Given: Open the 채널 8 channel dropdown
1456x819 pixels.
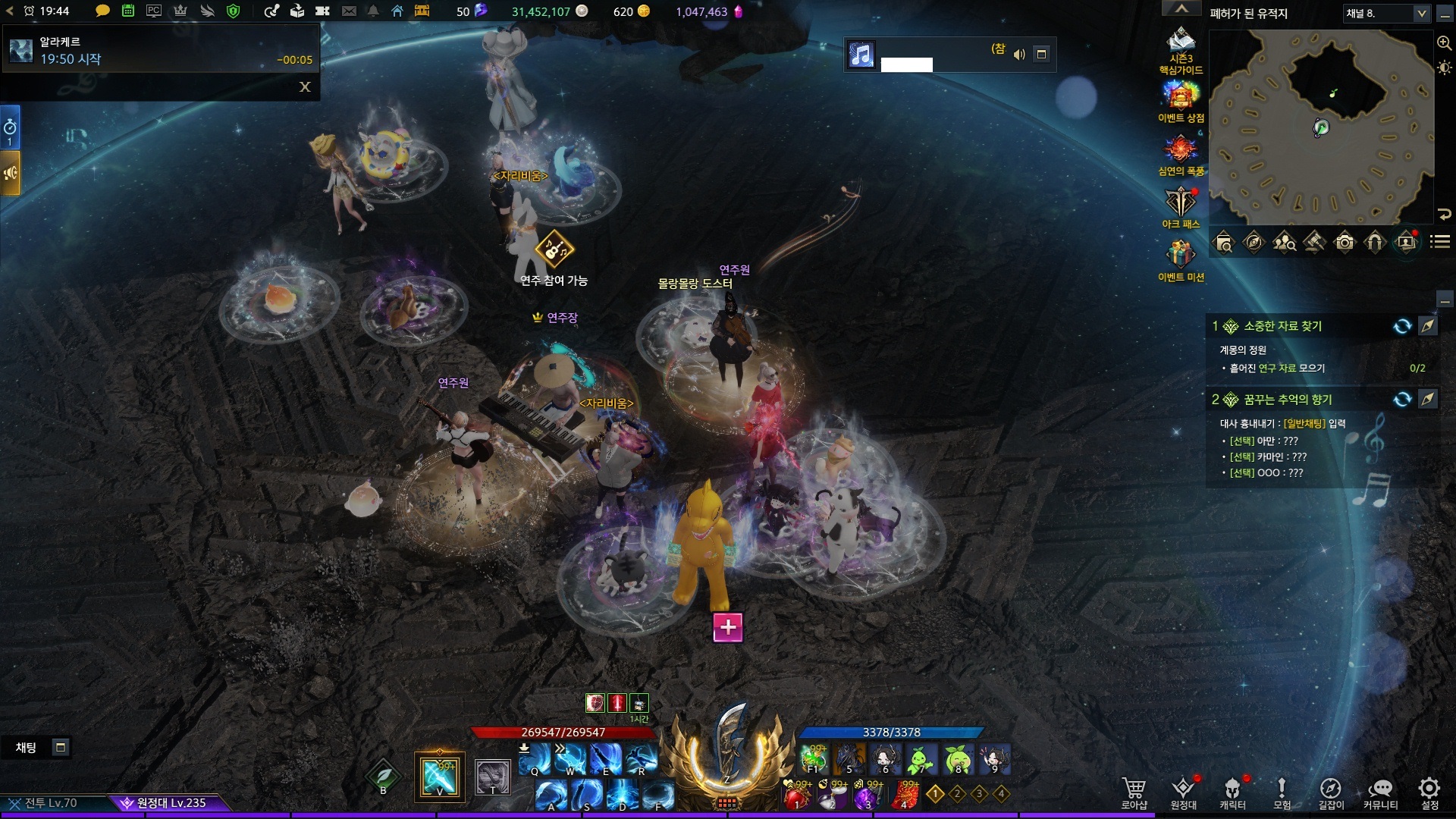Looking at the screenshot, I should click(1386, 14).
